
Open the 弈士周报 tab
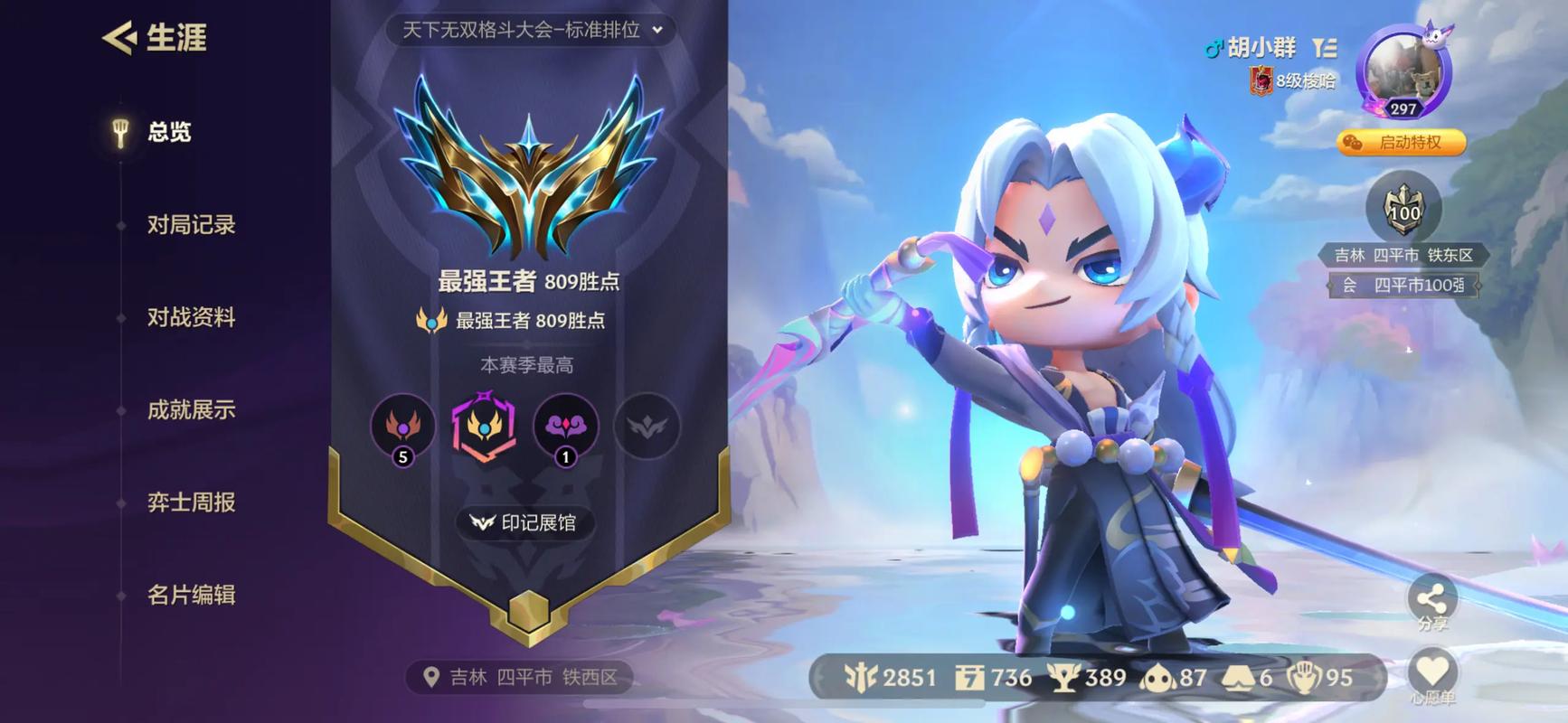pos(191,502)
